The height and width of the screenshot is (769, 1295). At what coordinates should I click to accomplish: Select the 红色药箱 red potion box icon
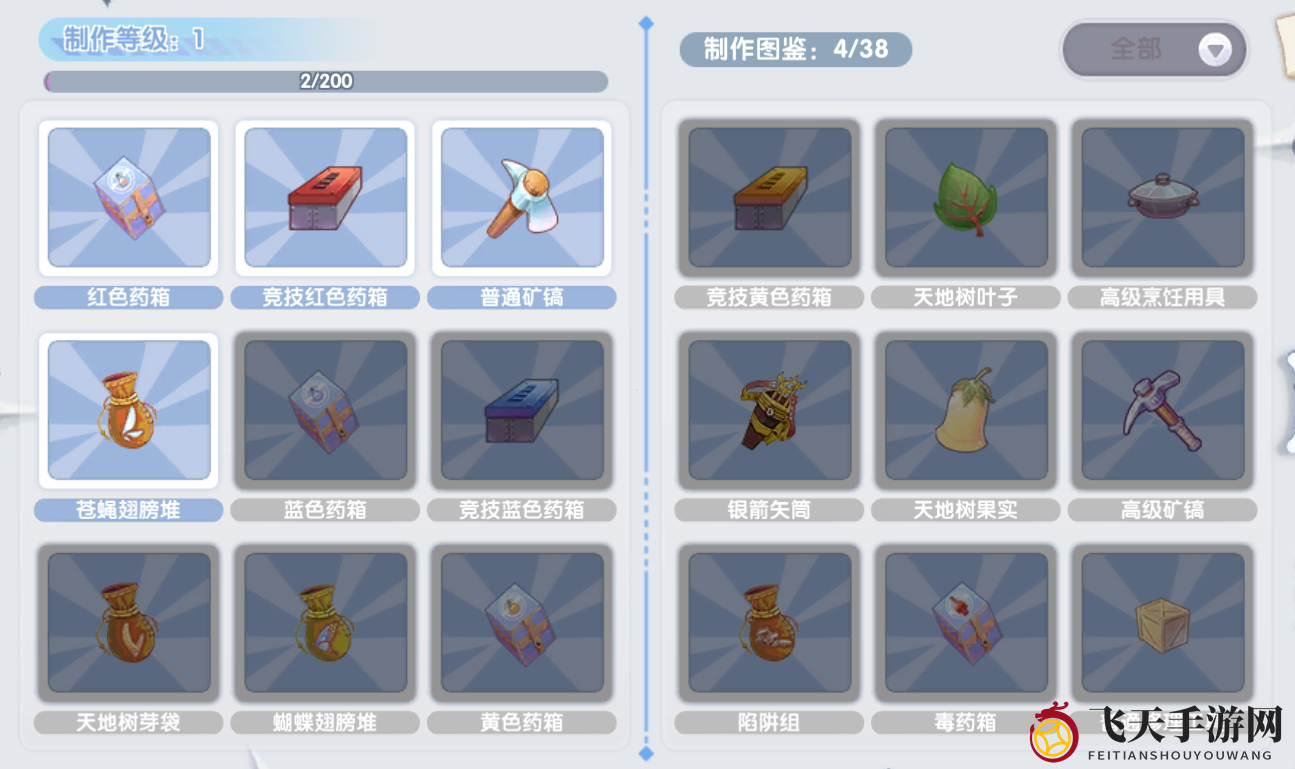coord(128,198)
